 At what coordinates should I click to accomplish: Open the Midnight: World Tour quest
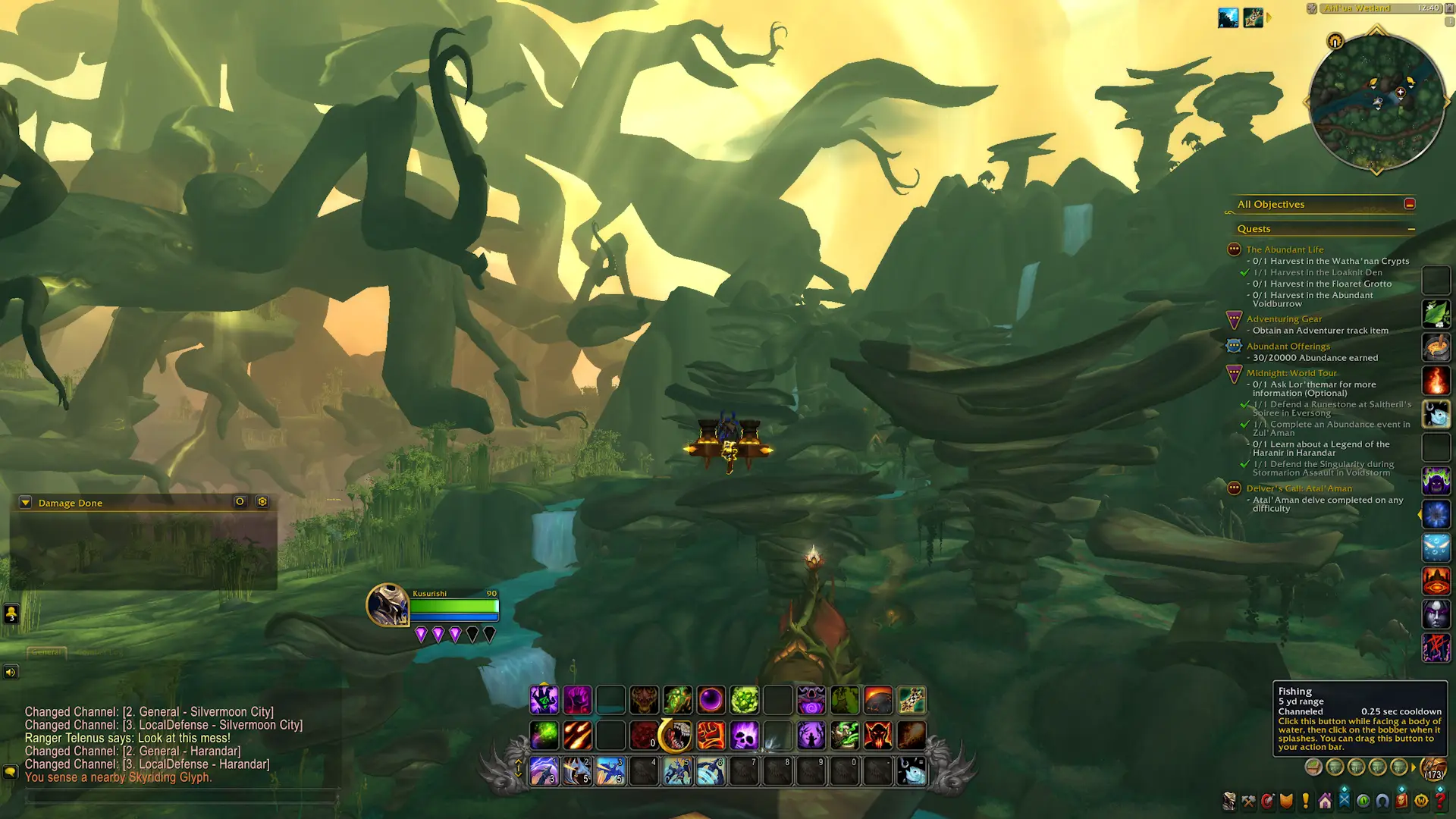pyautogui.click(x=1291, y=373)
